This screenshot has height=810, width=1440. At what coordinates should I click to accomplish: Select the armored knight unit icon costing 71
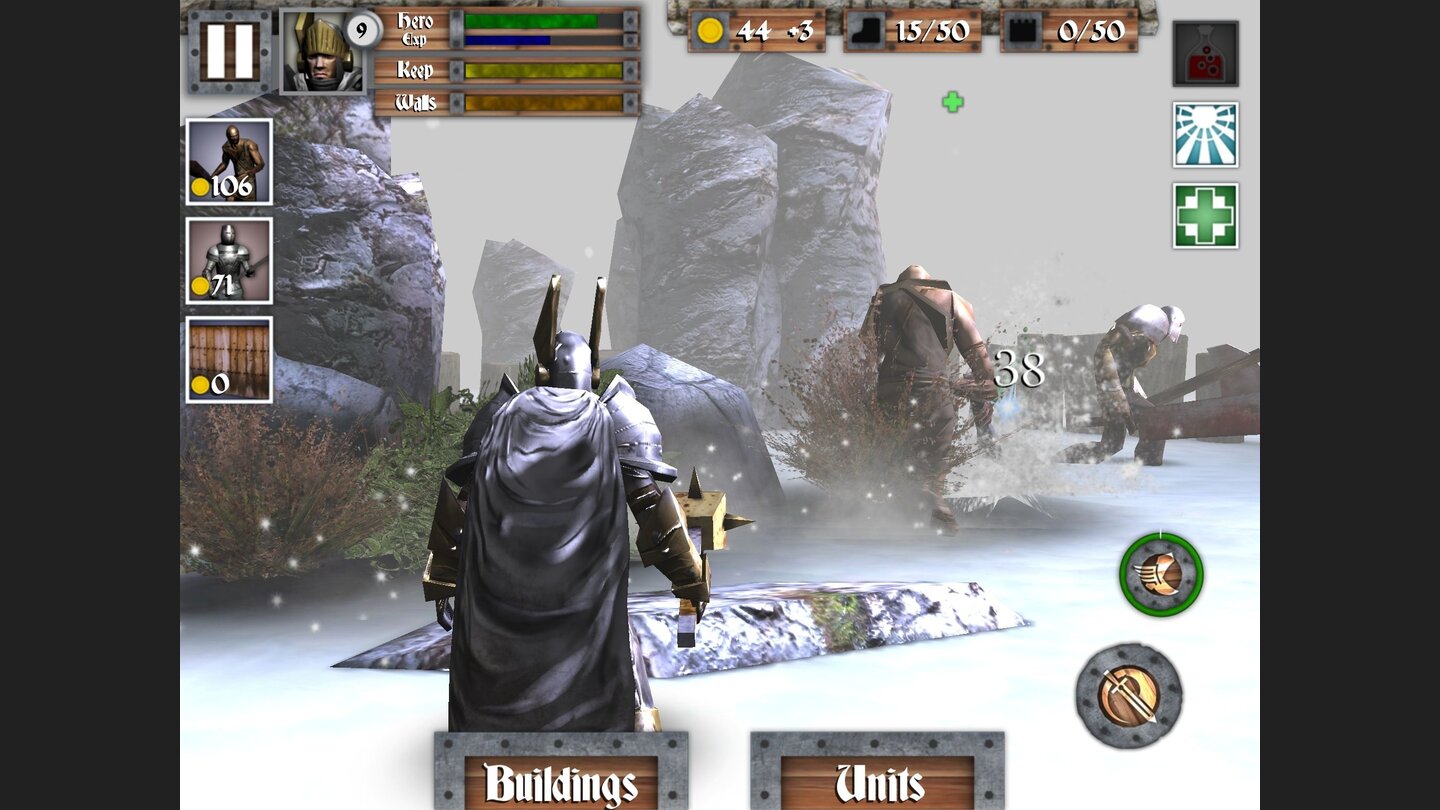[x=228, y=262]
